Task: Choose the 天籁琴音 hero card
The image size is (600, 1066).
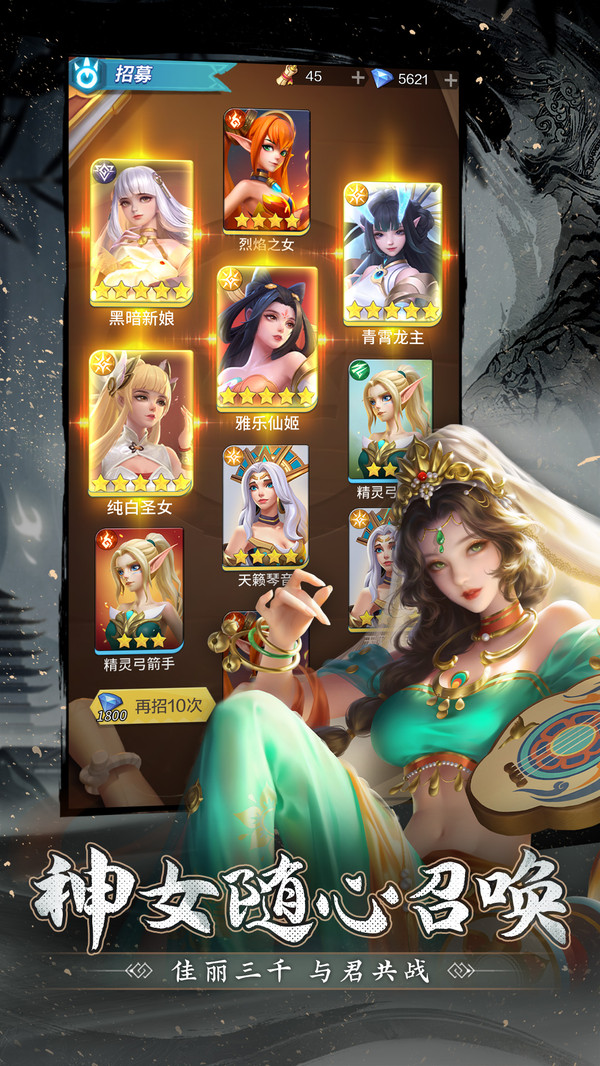Action: click(265, 507)
